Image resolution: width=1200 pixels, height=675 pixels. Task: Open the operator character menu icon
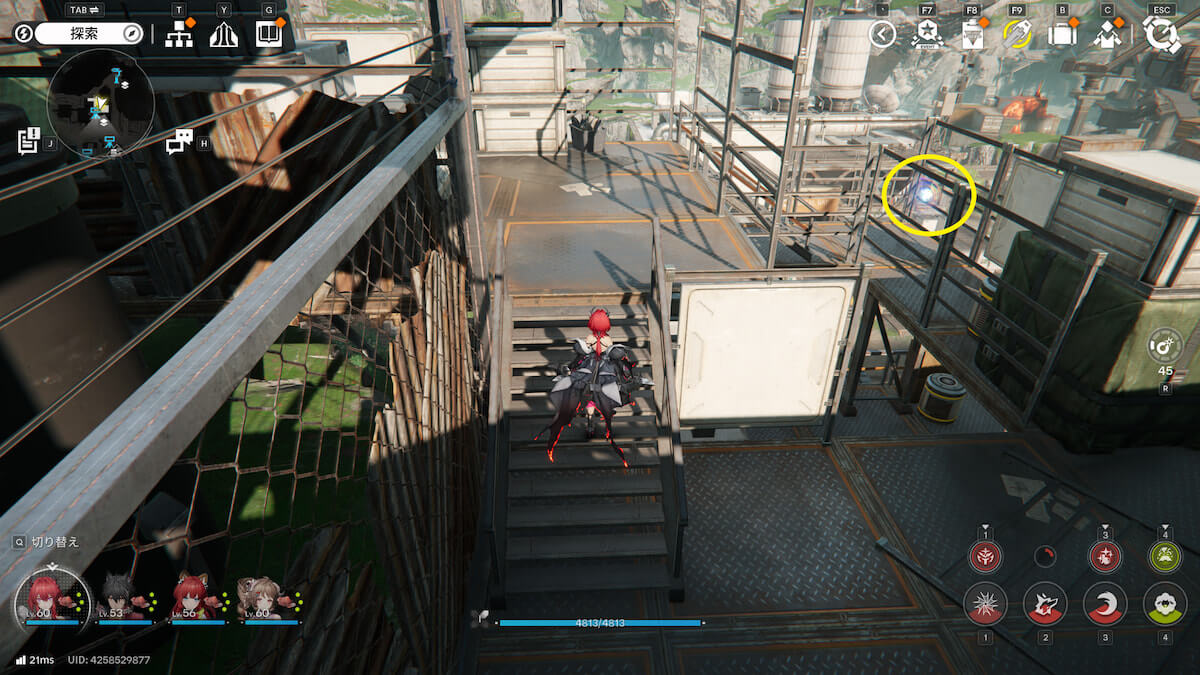tap(1107, 35)
